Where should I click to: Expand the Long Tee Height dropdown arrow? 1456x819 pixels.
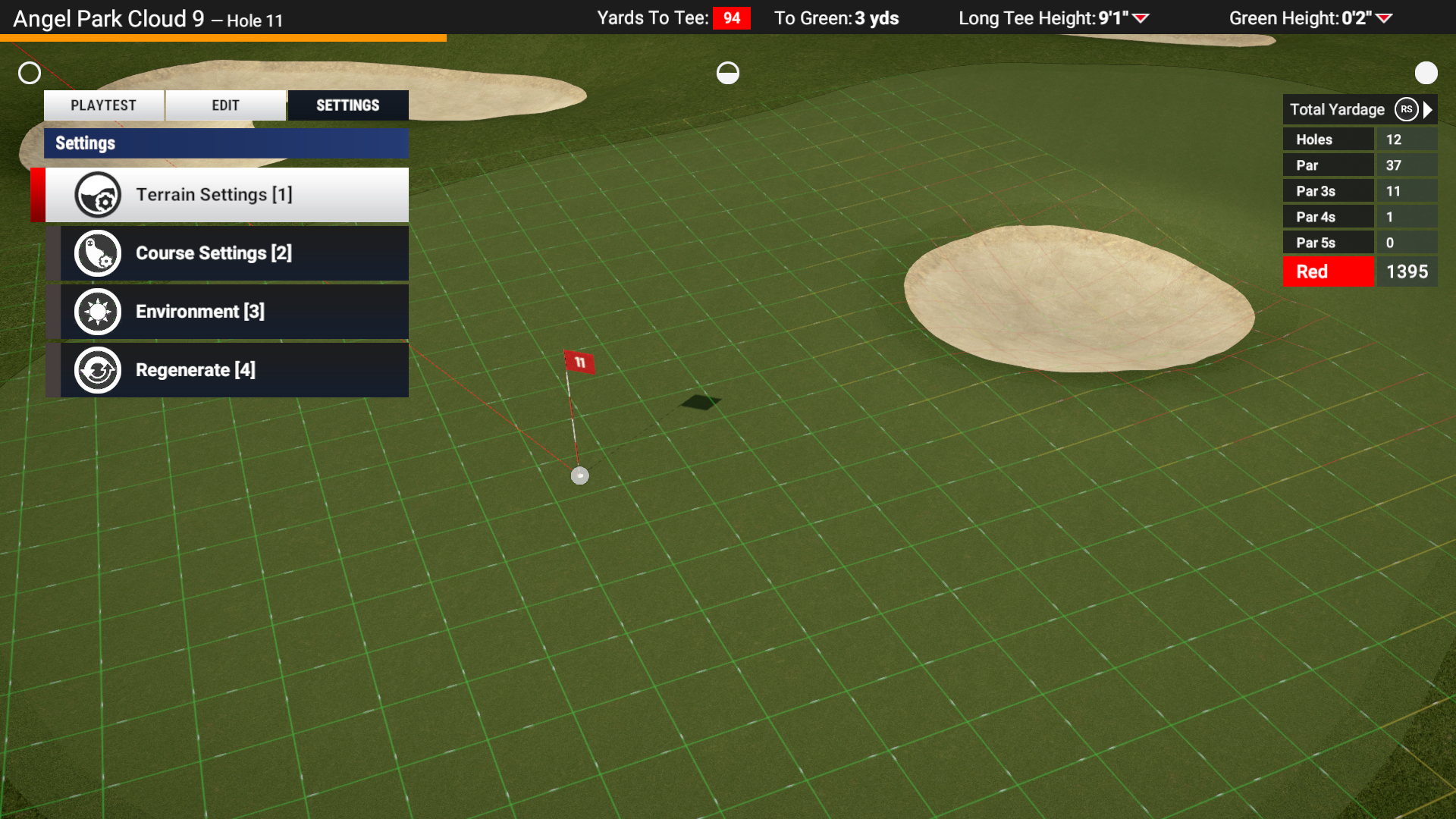click(1141, 18)
